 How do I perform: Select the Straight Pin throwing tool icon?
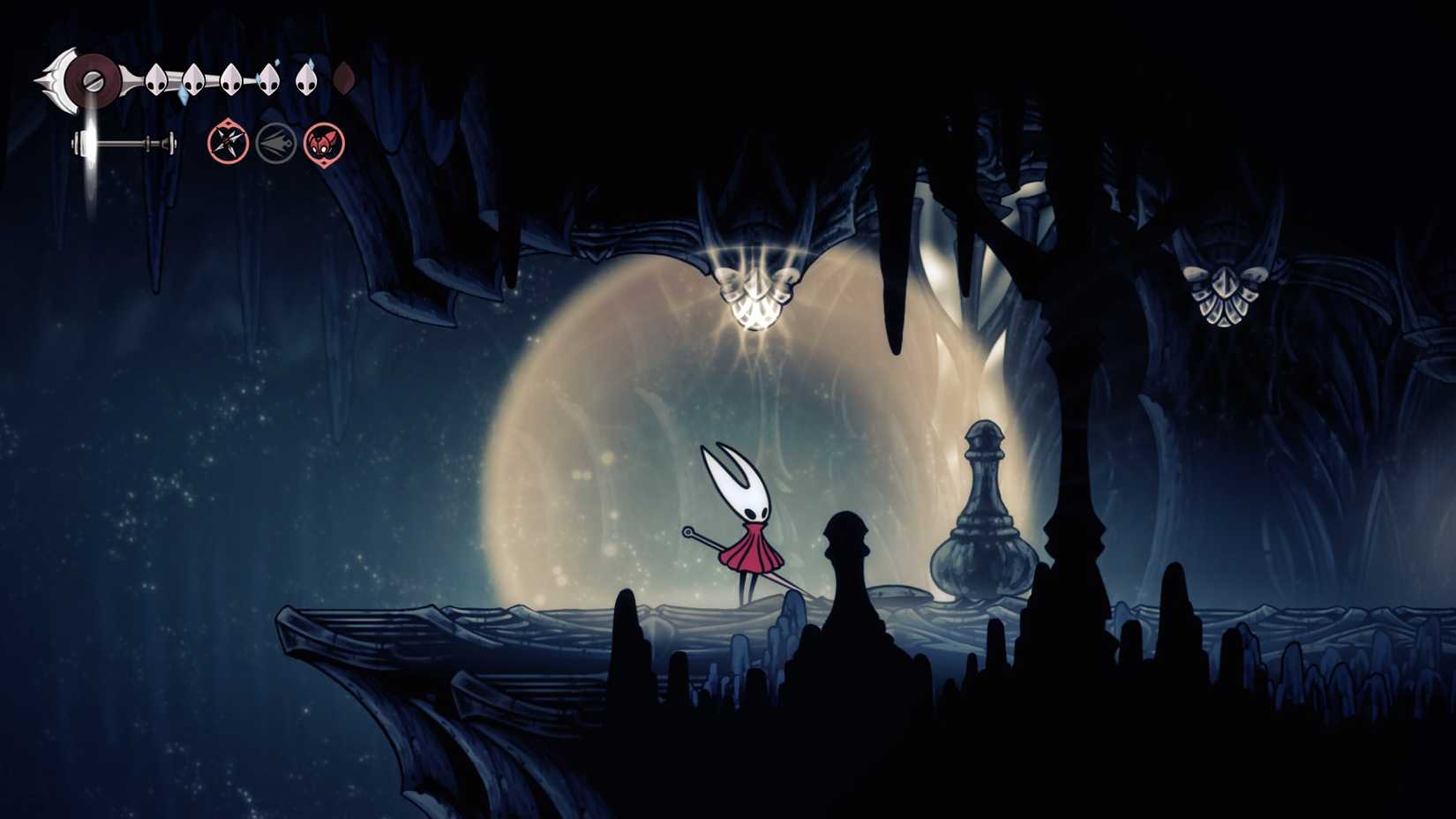point(225,141)
